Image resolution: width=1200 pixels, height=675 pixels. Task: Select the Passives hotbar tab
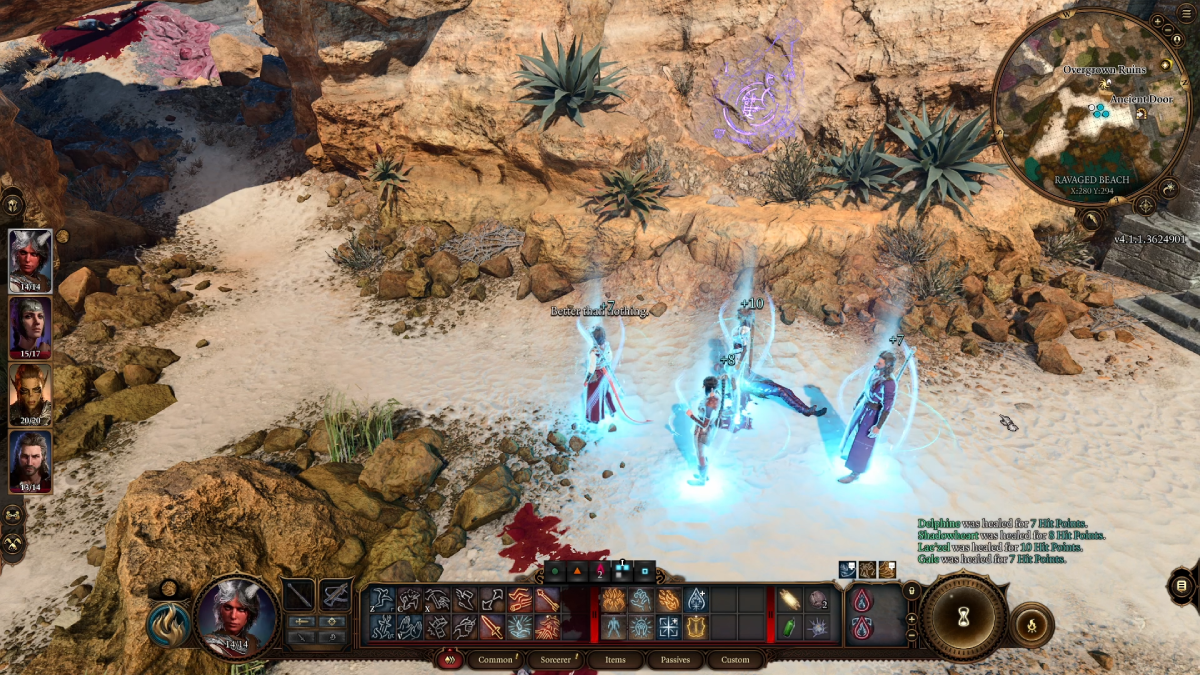click(675, 660)
